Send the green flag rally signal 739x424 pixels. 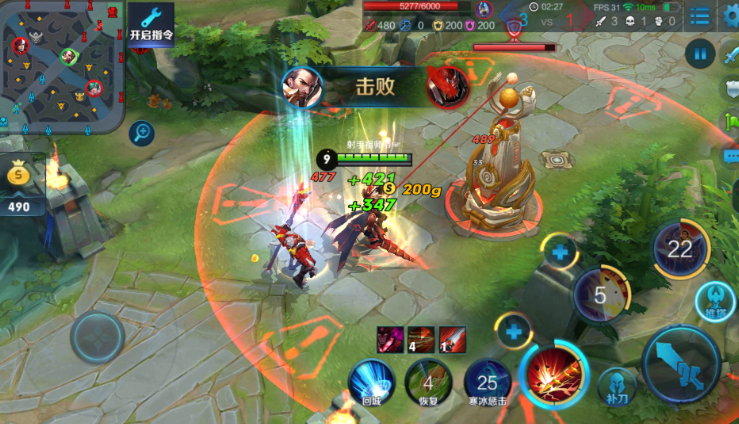point(731,122)
